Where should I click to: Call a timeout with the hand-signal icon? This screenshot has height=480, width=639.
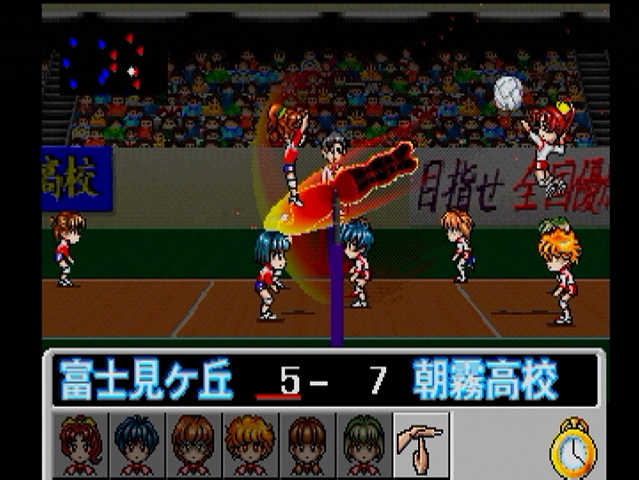tap(421, 444)
